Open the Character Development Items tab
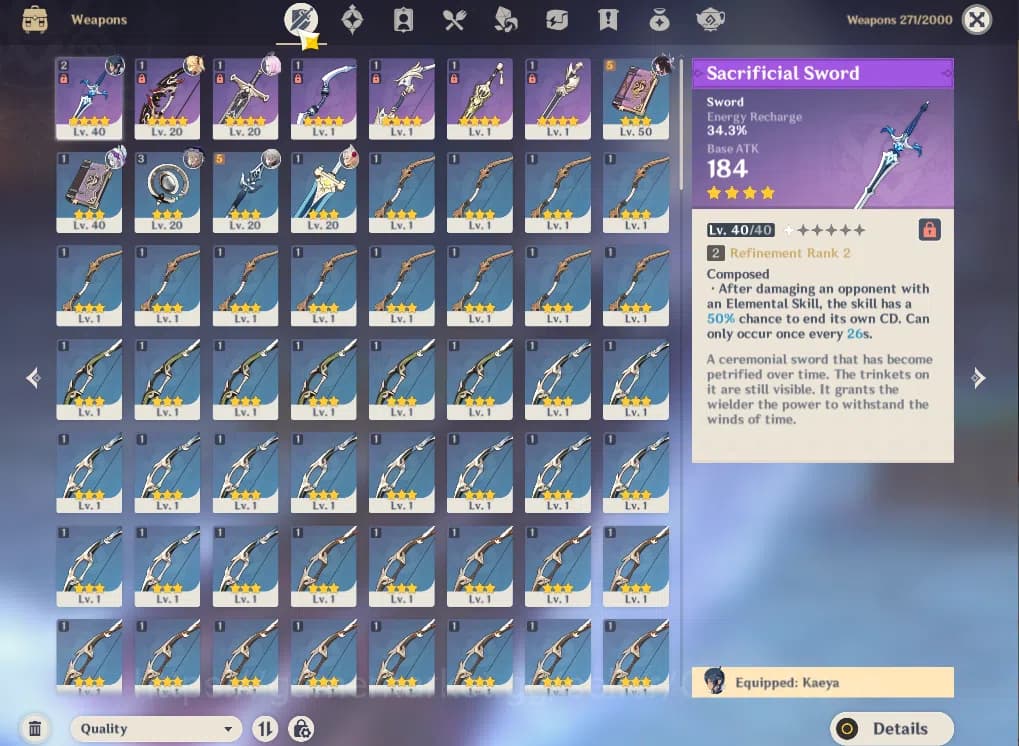Image resolution: width=1019 pixels, height=746 pixels. pos(404,19)
